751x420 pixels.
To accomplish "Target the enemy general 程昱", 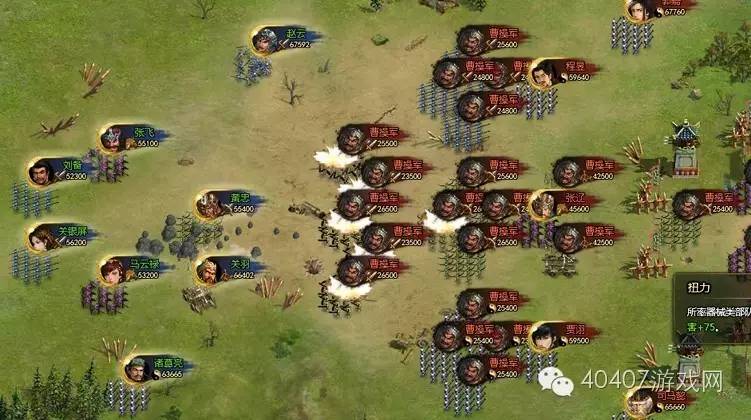I will tap(544, 72).
